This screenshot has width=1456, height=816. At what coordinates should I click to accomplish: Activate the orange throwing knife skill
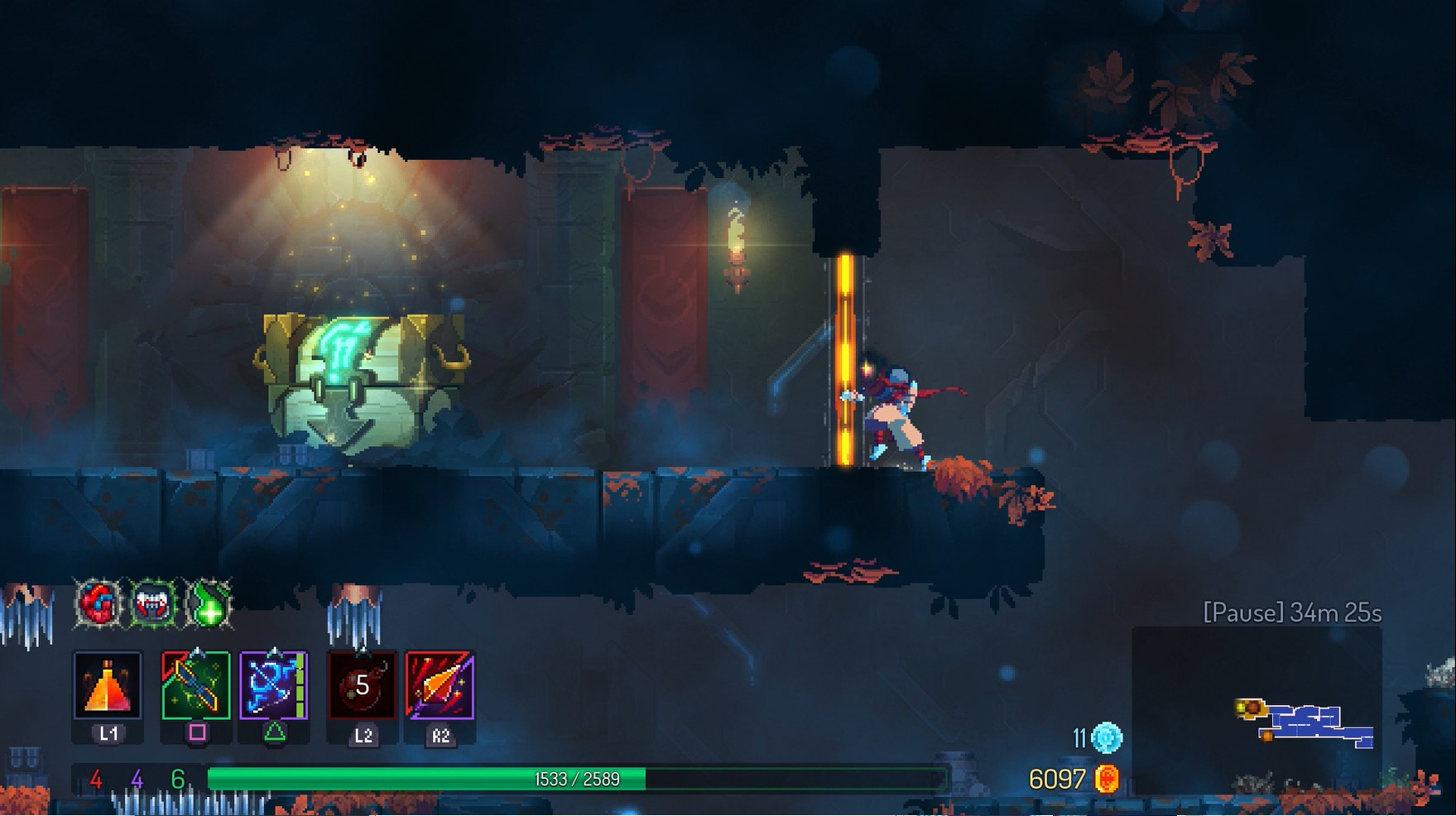click(440, 685)
